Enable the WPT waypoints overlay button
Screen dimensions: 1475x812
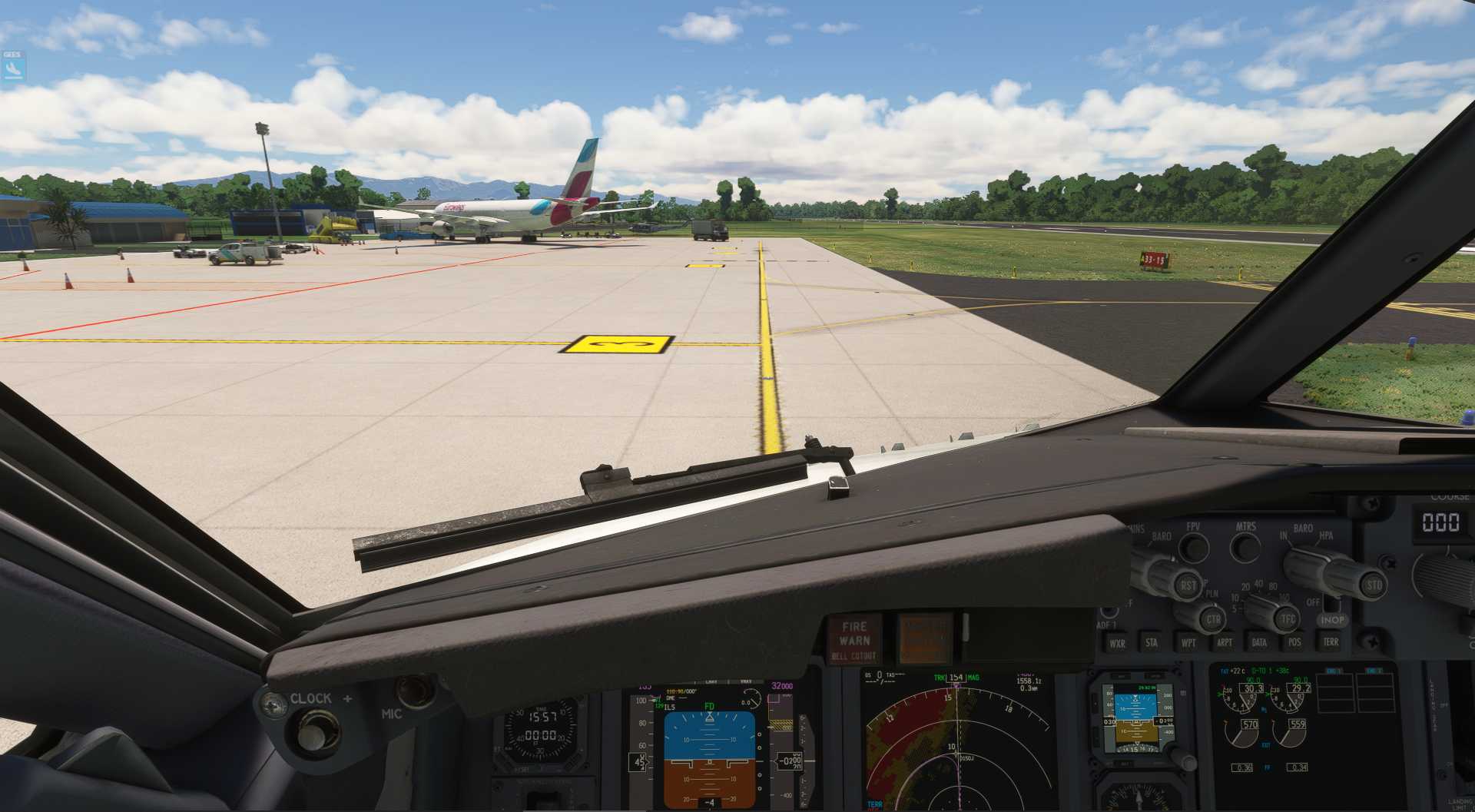(x=1188, y=643)
